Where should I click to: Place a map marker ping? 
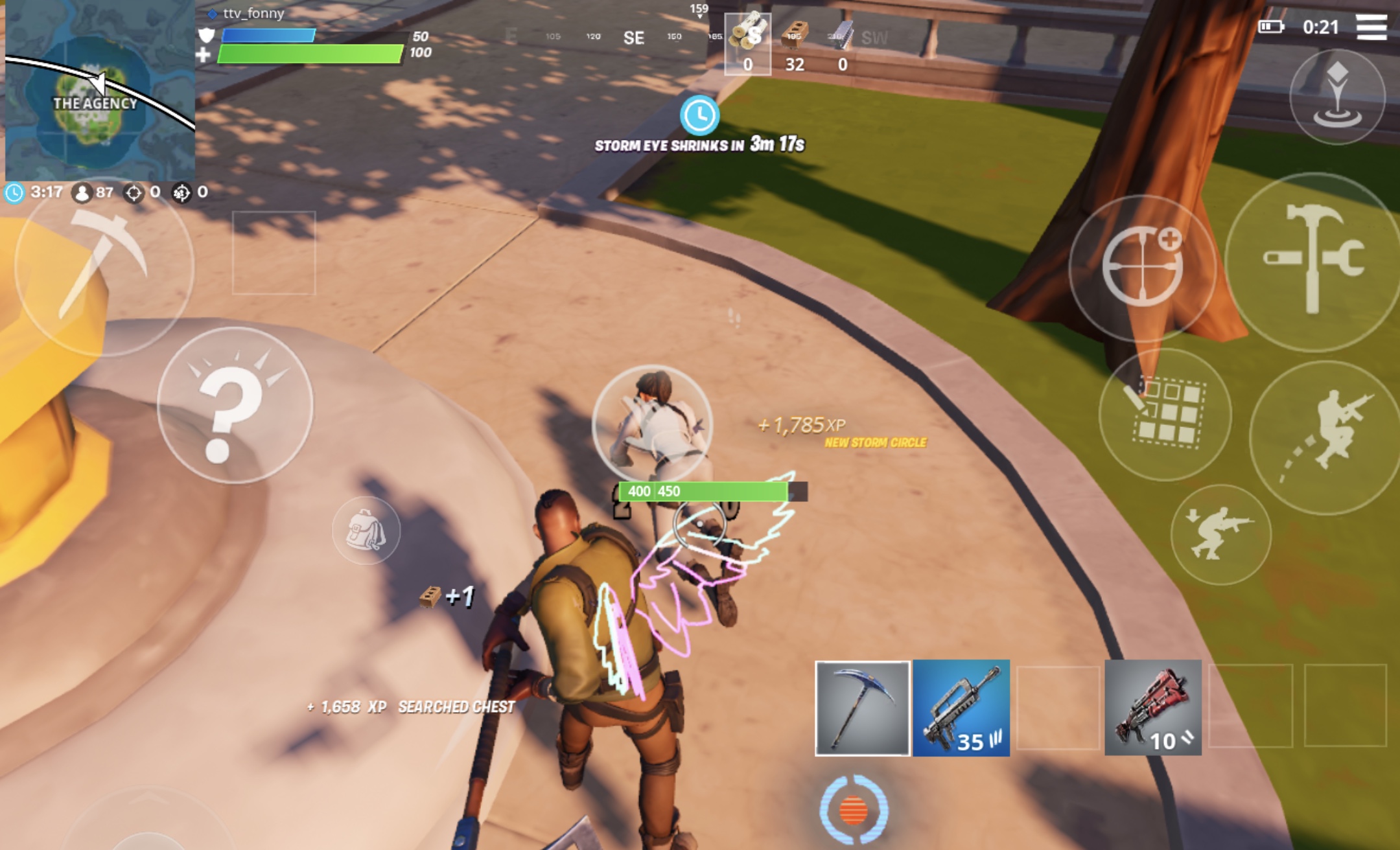[x=1337, y=97]
